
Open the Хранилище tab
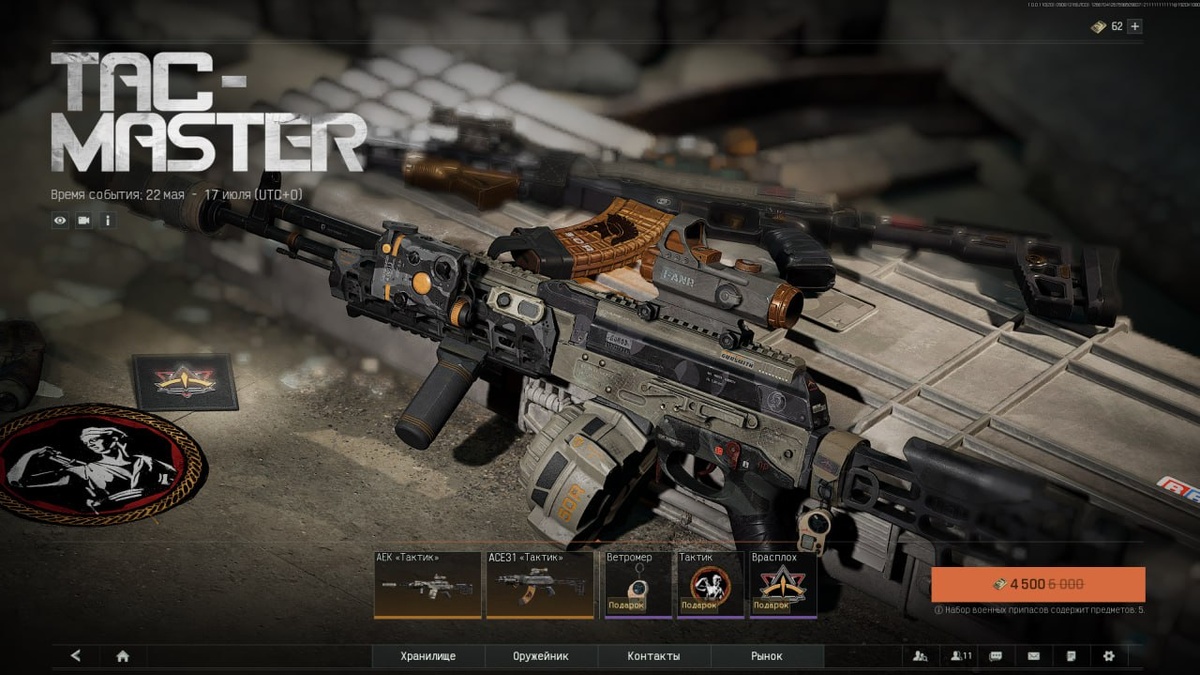(428, 656)
